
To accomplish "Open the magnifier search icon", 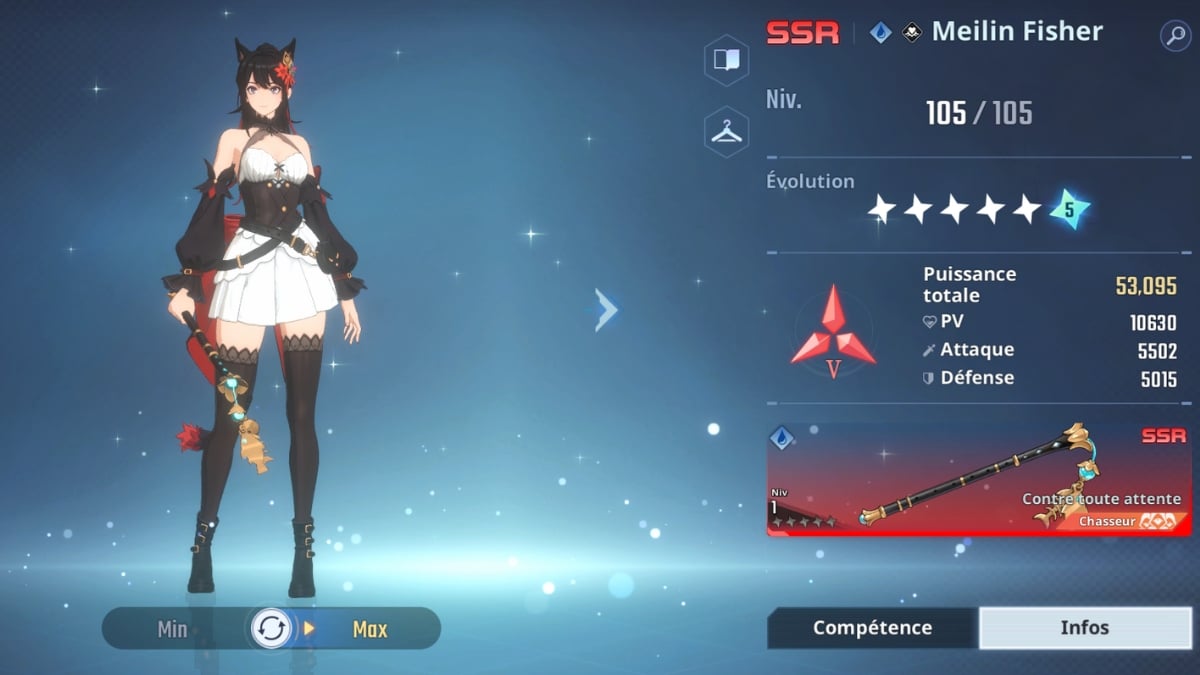I will click(x=1174, y=36).
